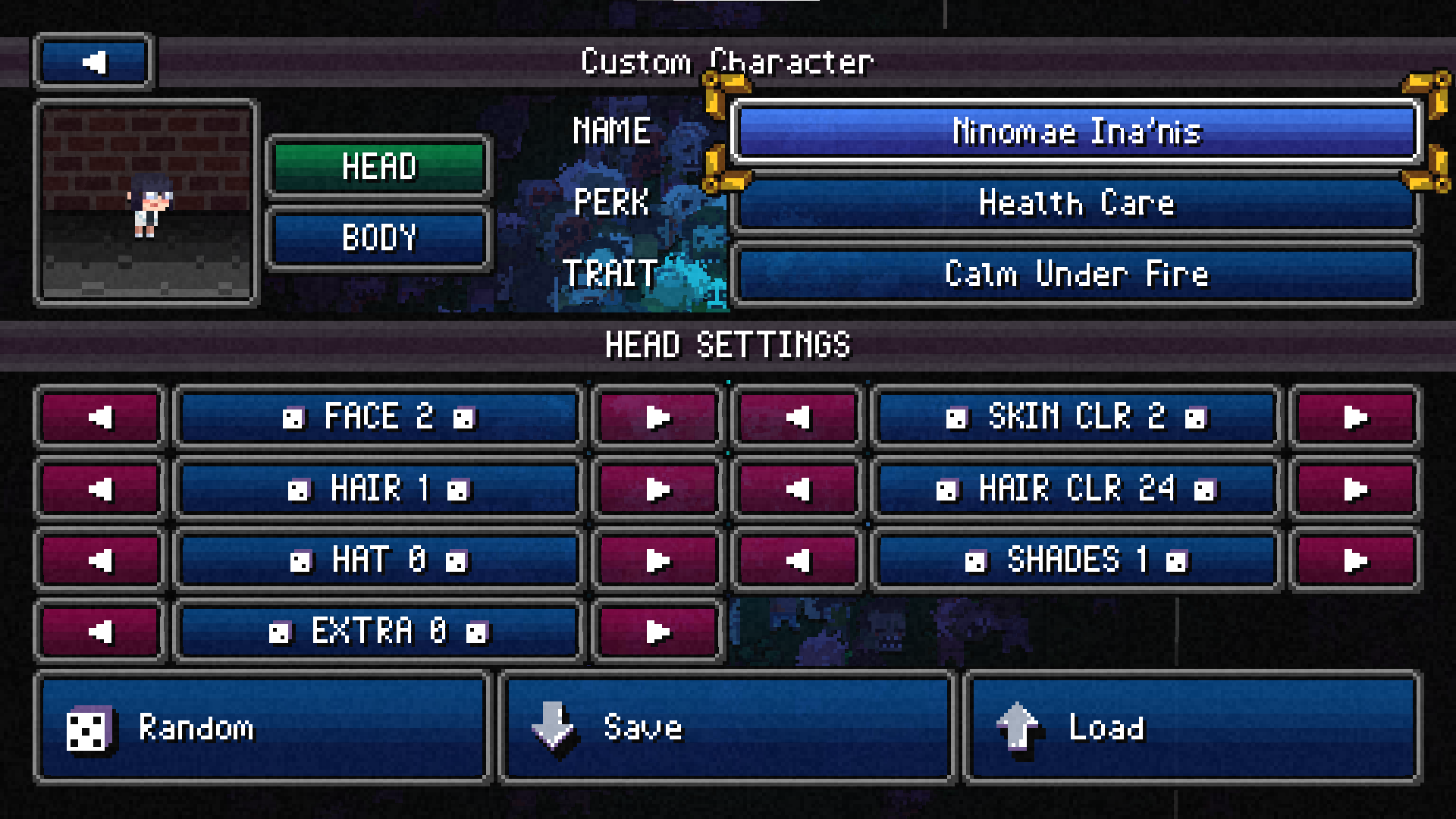Go to the next hair color

point(1354,489)
